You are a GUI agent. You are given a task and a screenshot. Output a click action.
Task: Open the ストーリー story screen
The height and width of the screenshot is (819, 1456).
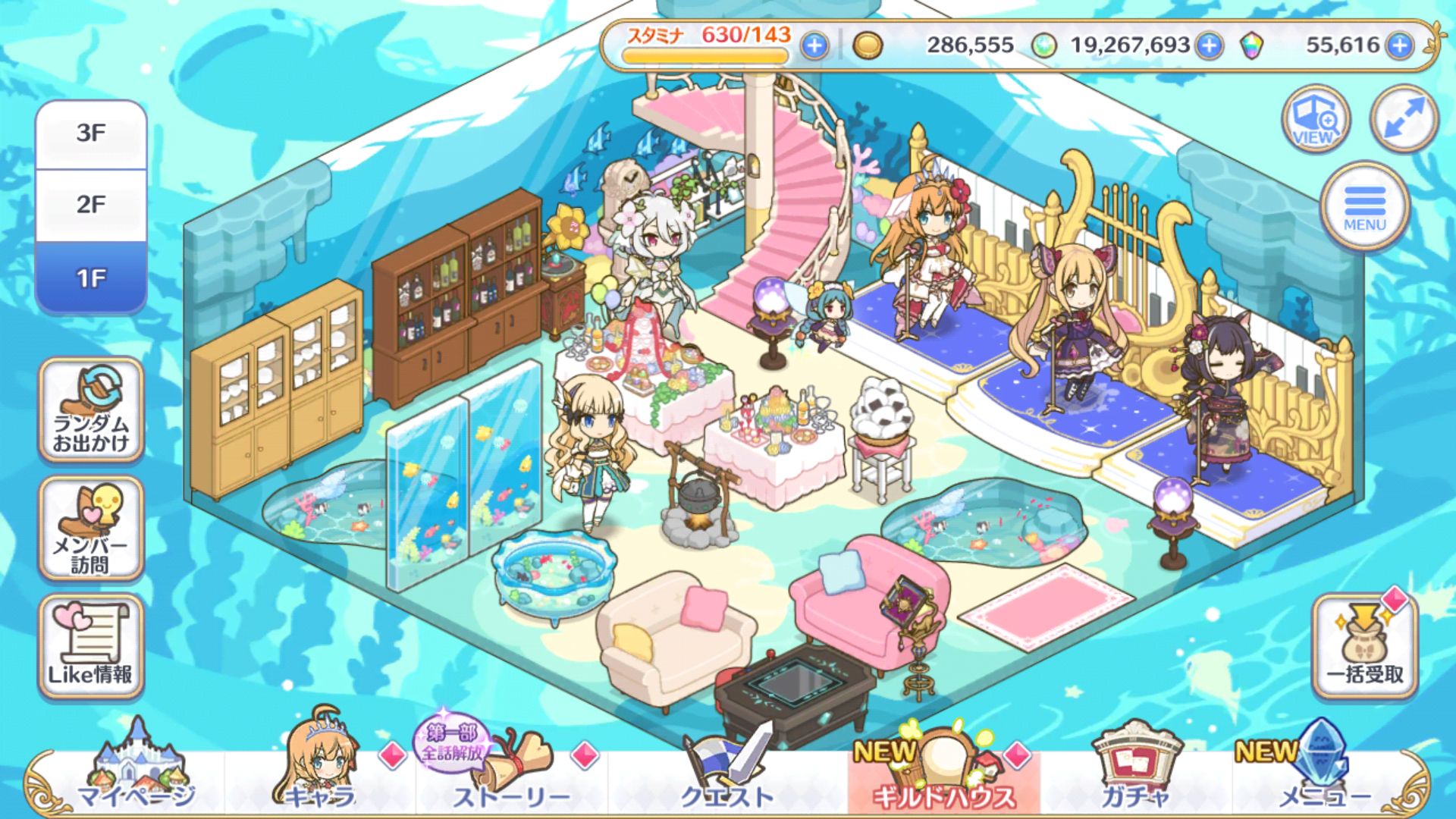[510, 773]
